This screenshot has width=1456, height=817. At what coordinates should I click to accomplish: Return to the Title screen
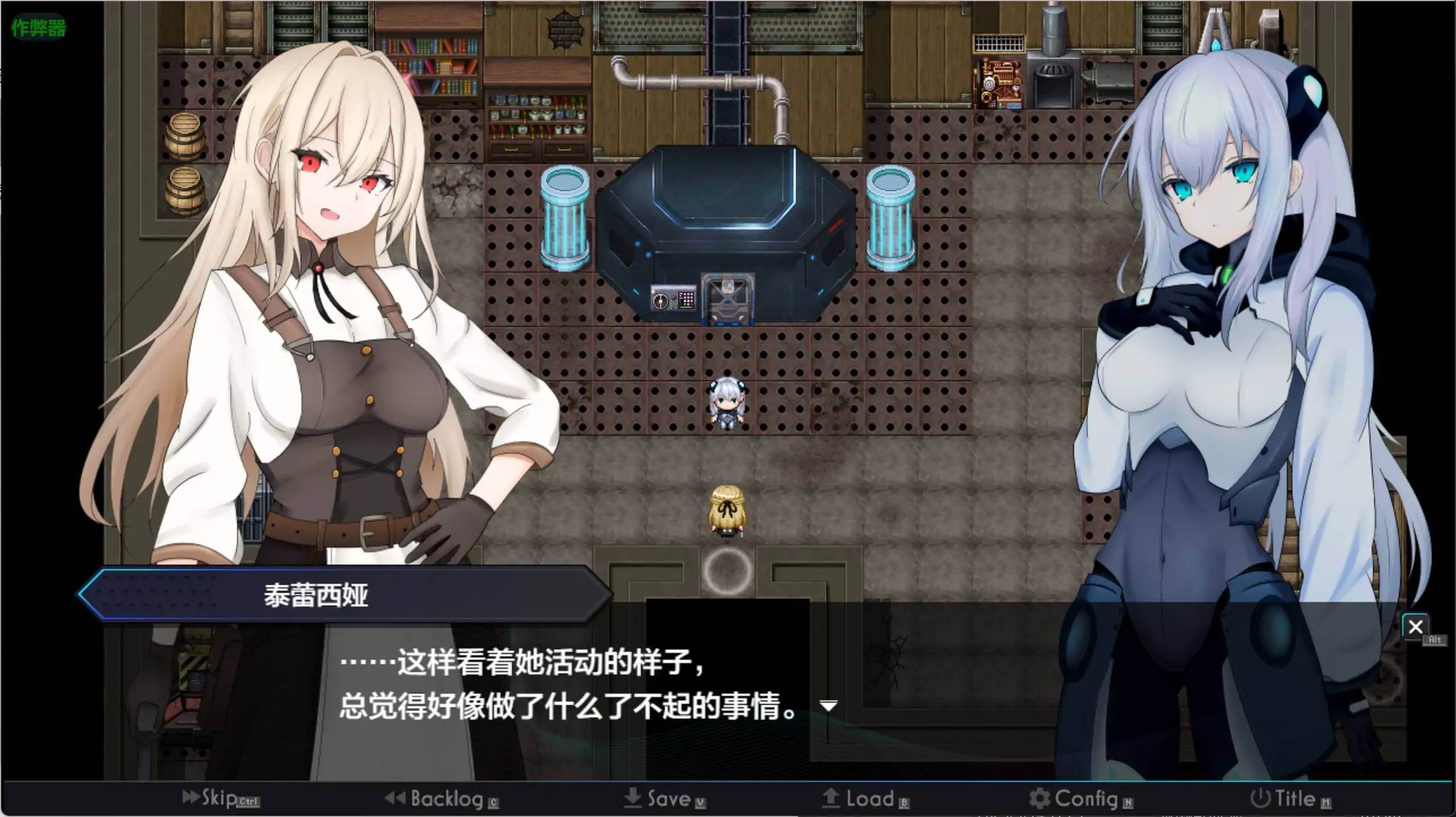pos(1289,799)
